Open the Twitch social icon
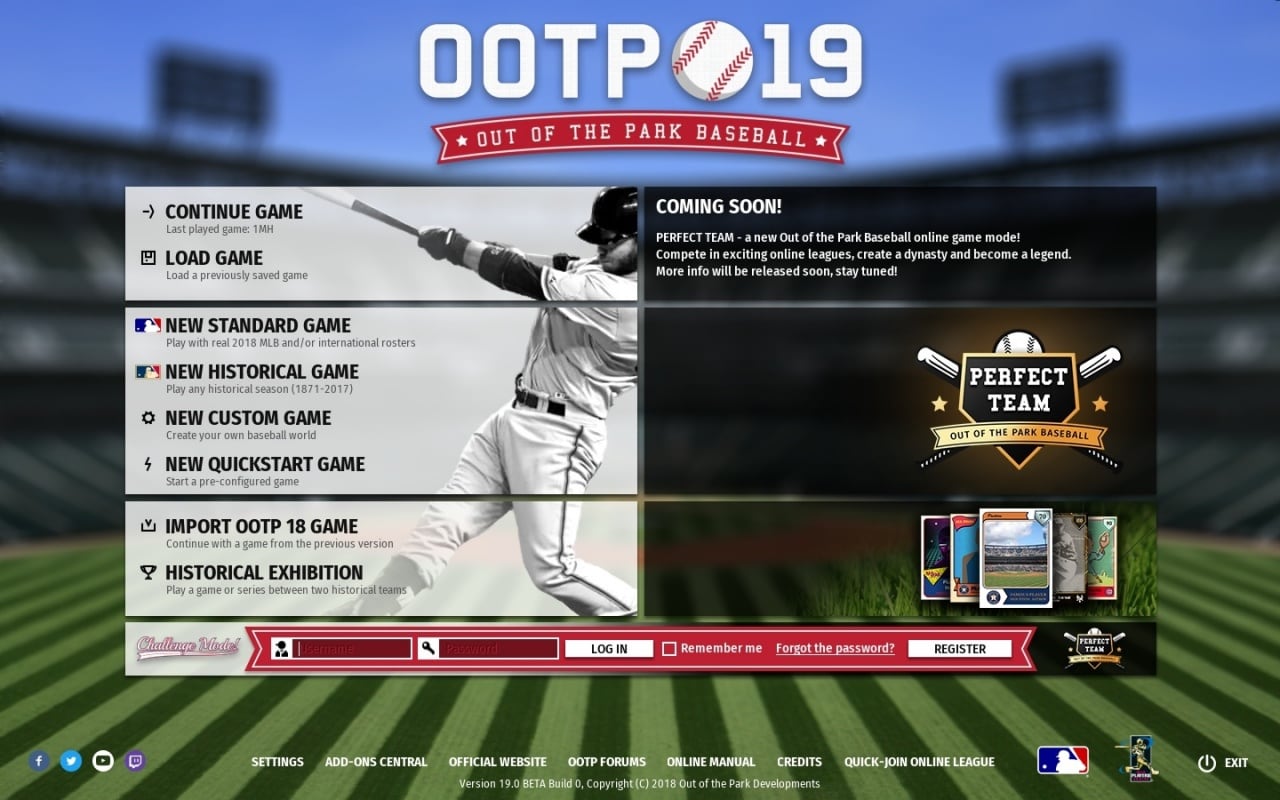The width and height of the screenshot is (1280, 800). (x=134, y=761)
